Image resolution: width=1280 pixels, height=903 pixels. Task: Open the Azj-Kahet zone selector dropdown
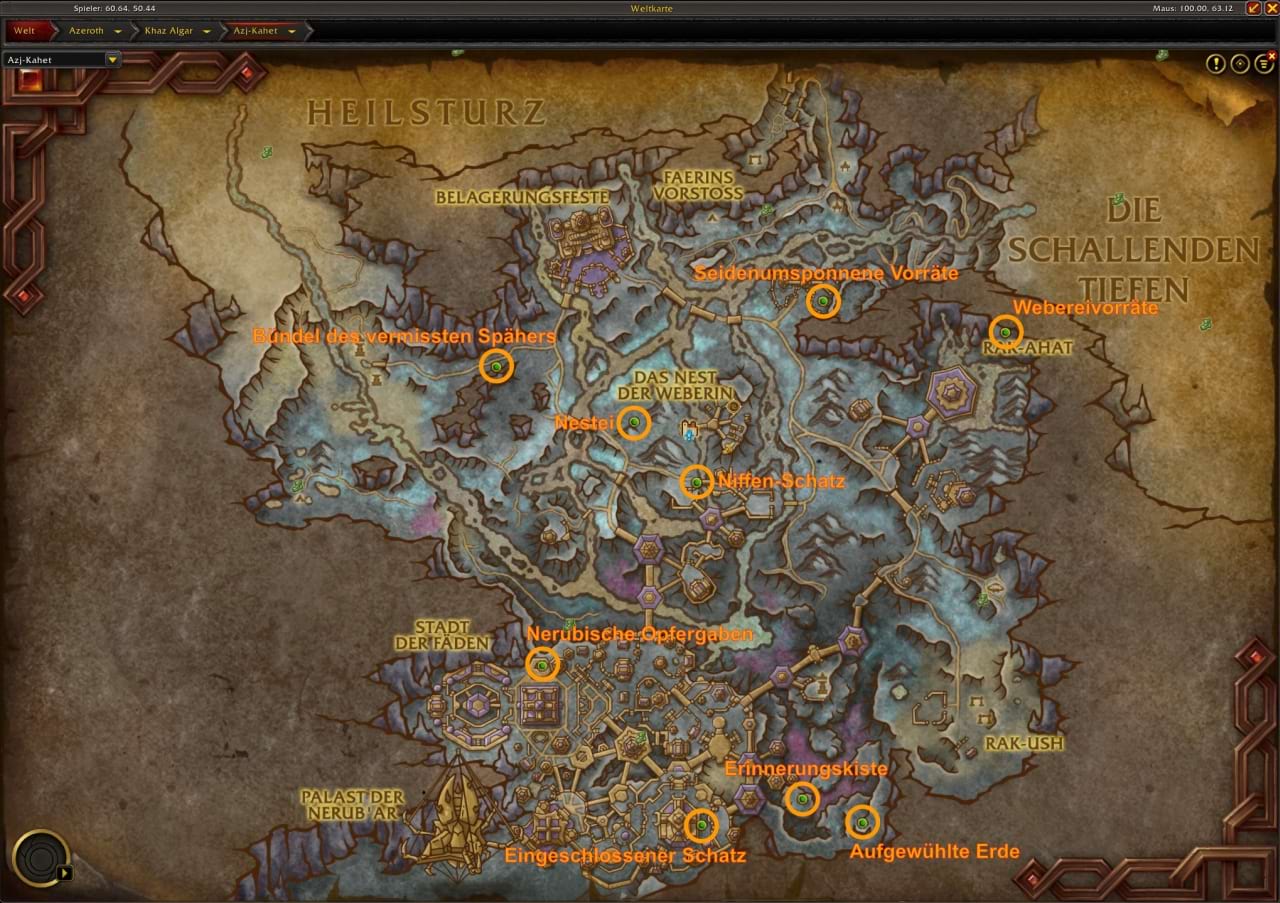[112, 59]
